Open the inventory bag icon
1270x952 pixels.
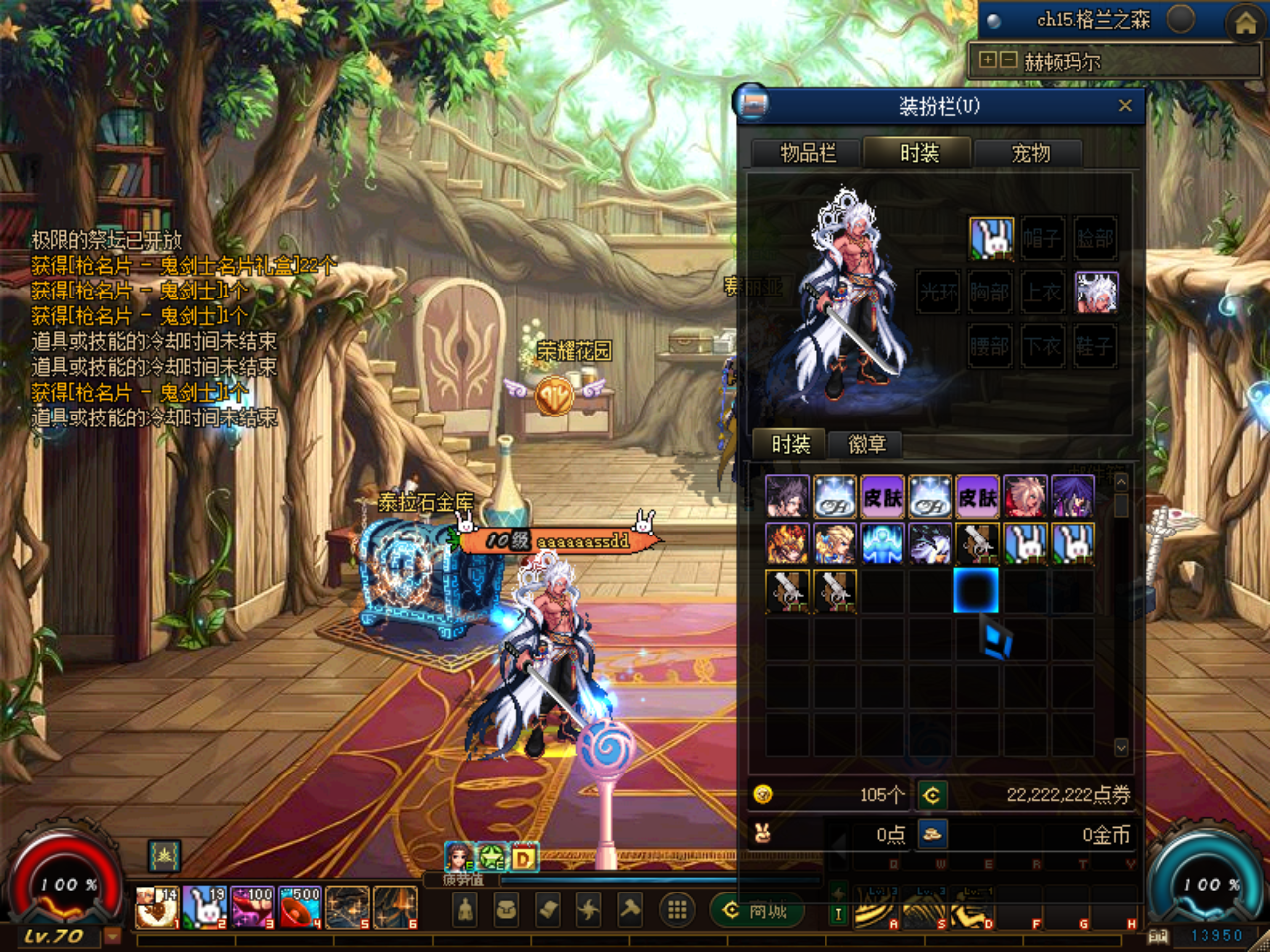(504, 909)
